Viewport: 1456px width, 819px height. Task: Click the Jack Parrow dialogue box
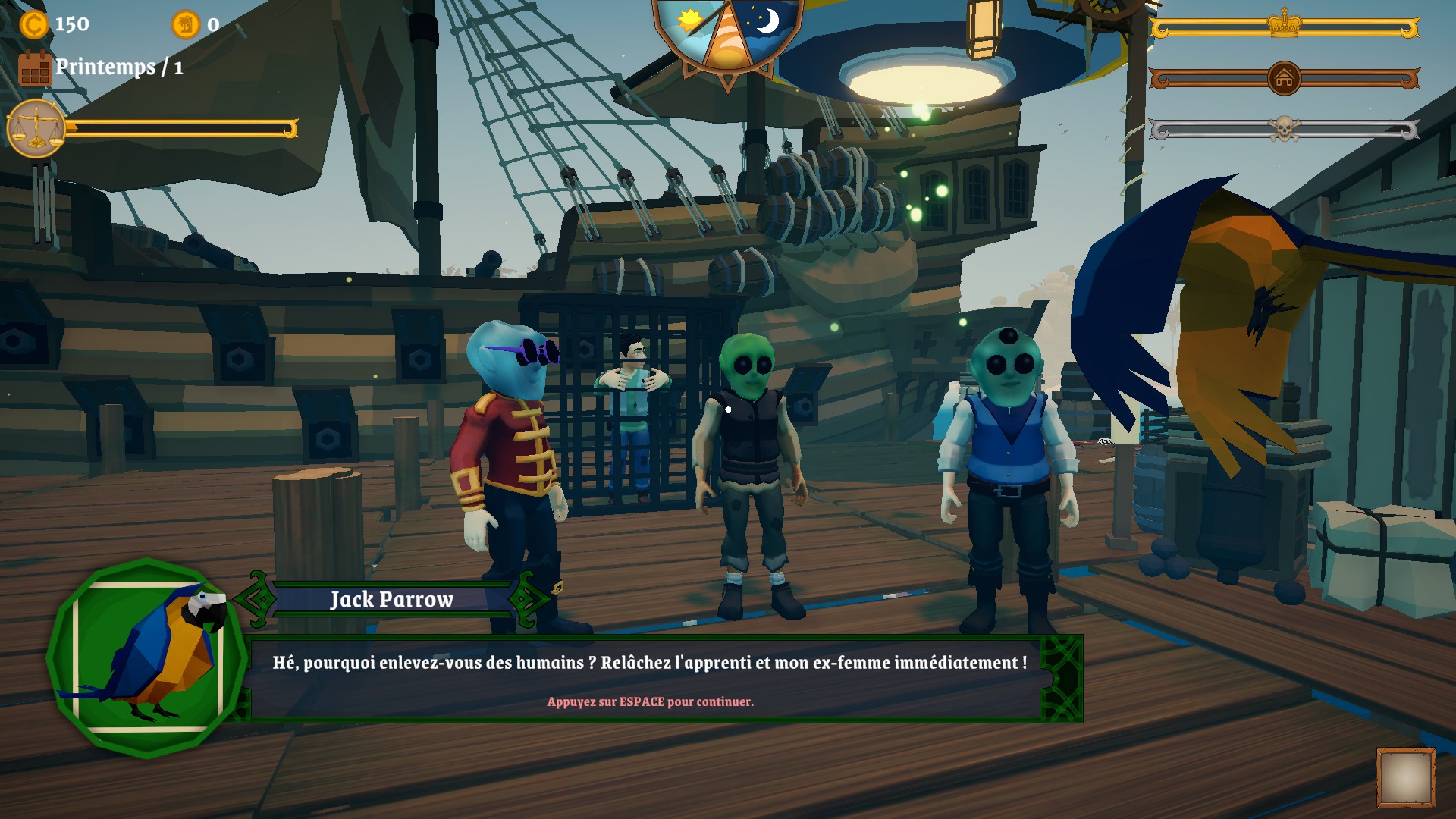649,678
